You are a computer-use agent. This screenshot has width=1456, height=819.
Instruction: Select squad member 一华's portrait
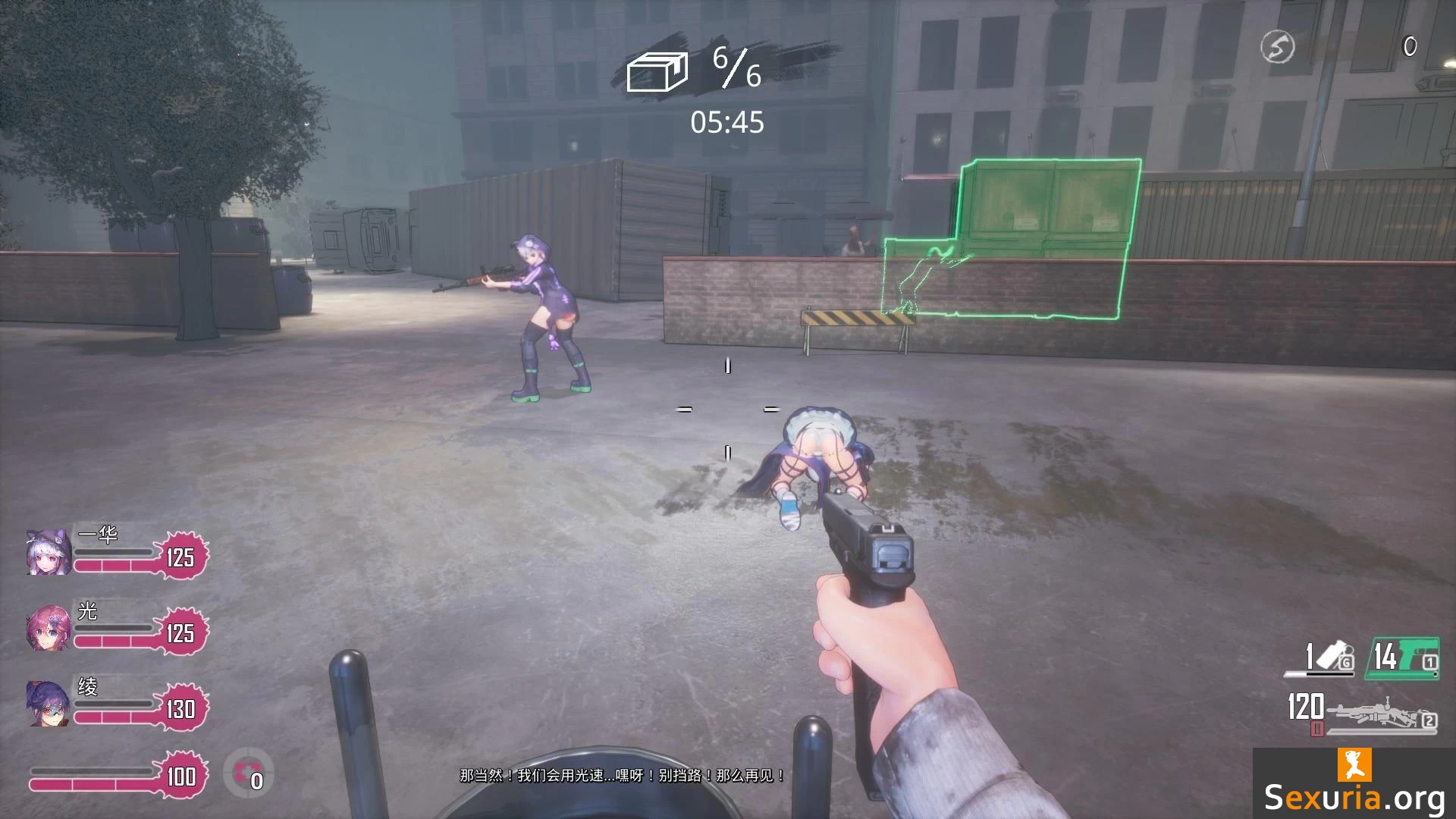tap(49, 551)
